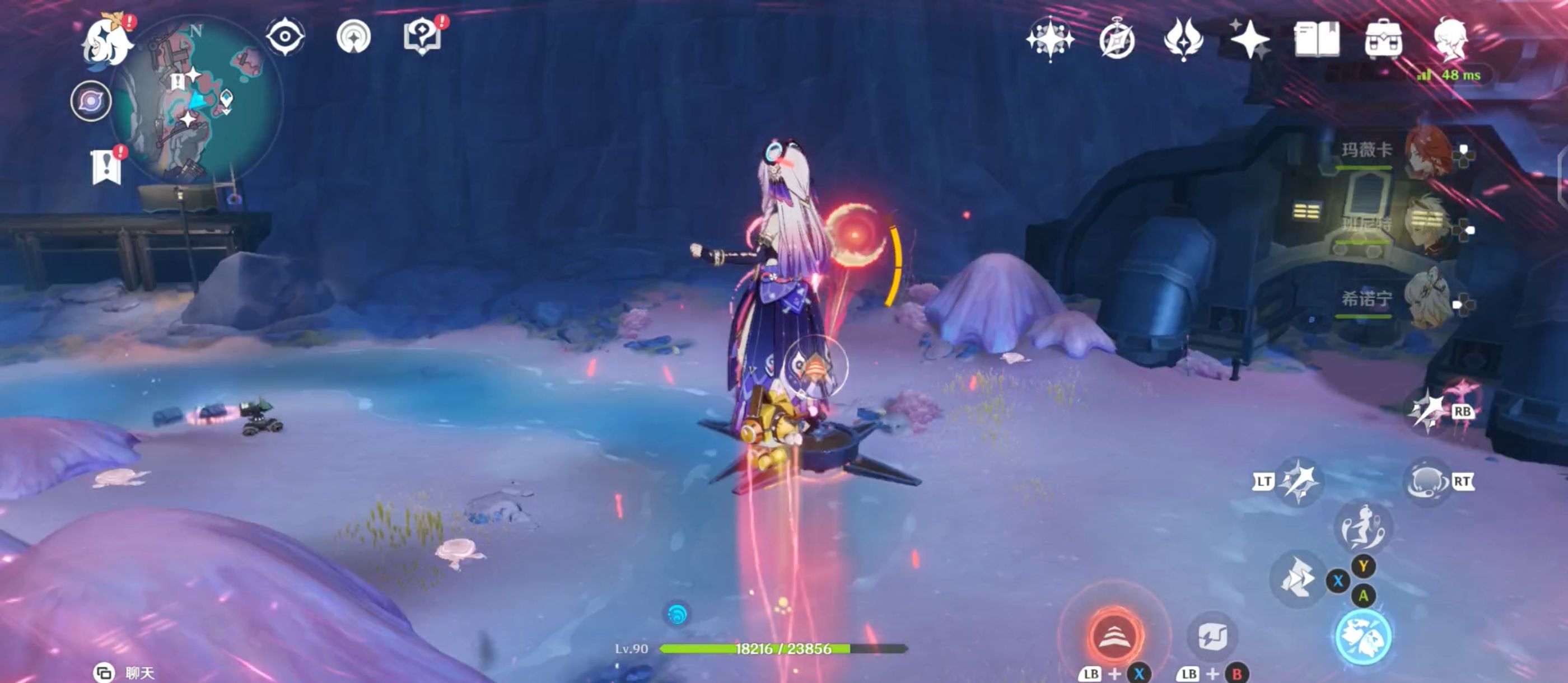Activate the glowing red striped-pyramid skill
The image size is (1568, 683).
tap(1116, 635)
